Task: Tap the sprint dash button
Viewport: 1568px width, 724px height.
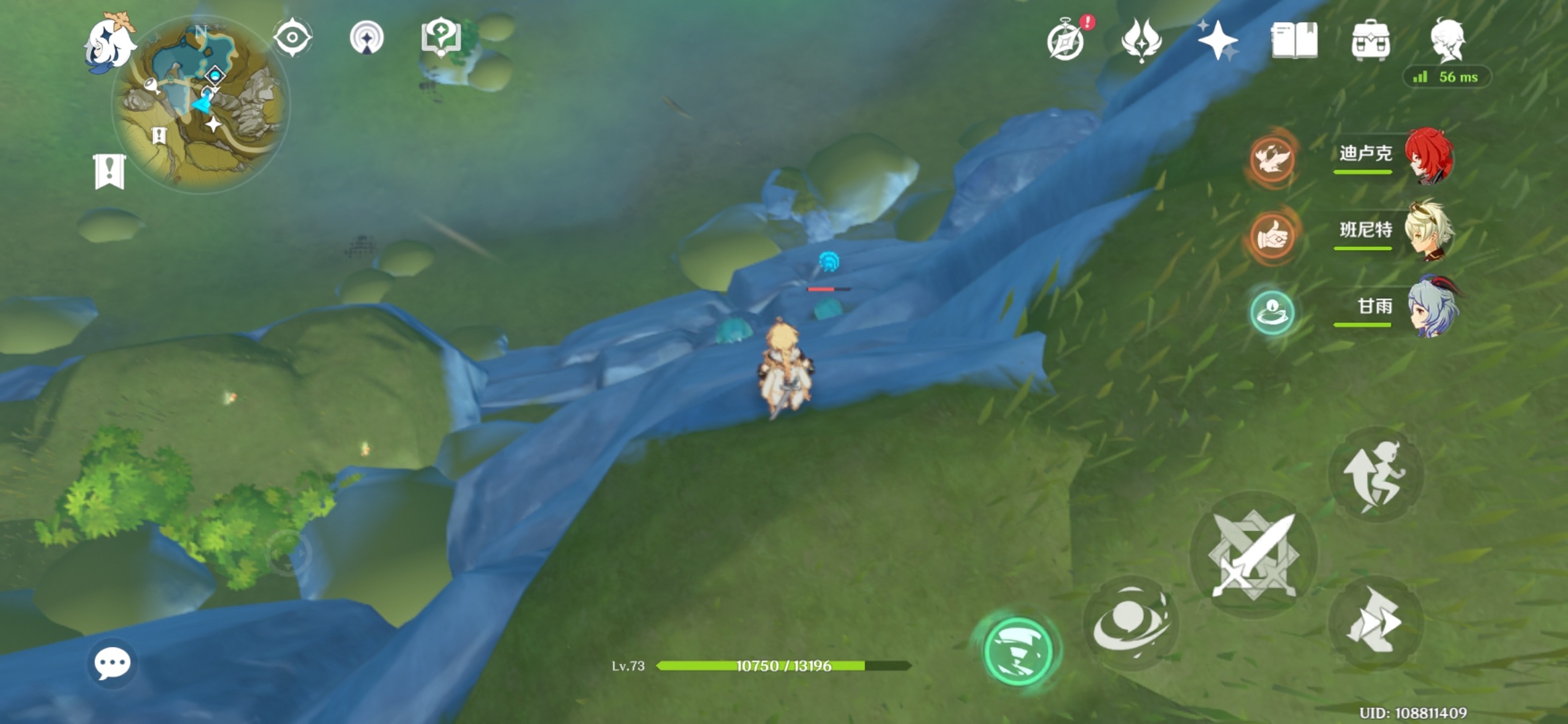Action: (x=1375, y=622)
